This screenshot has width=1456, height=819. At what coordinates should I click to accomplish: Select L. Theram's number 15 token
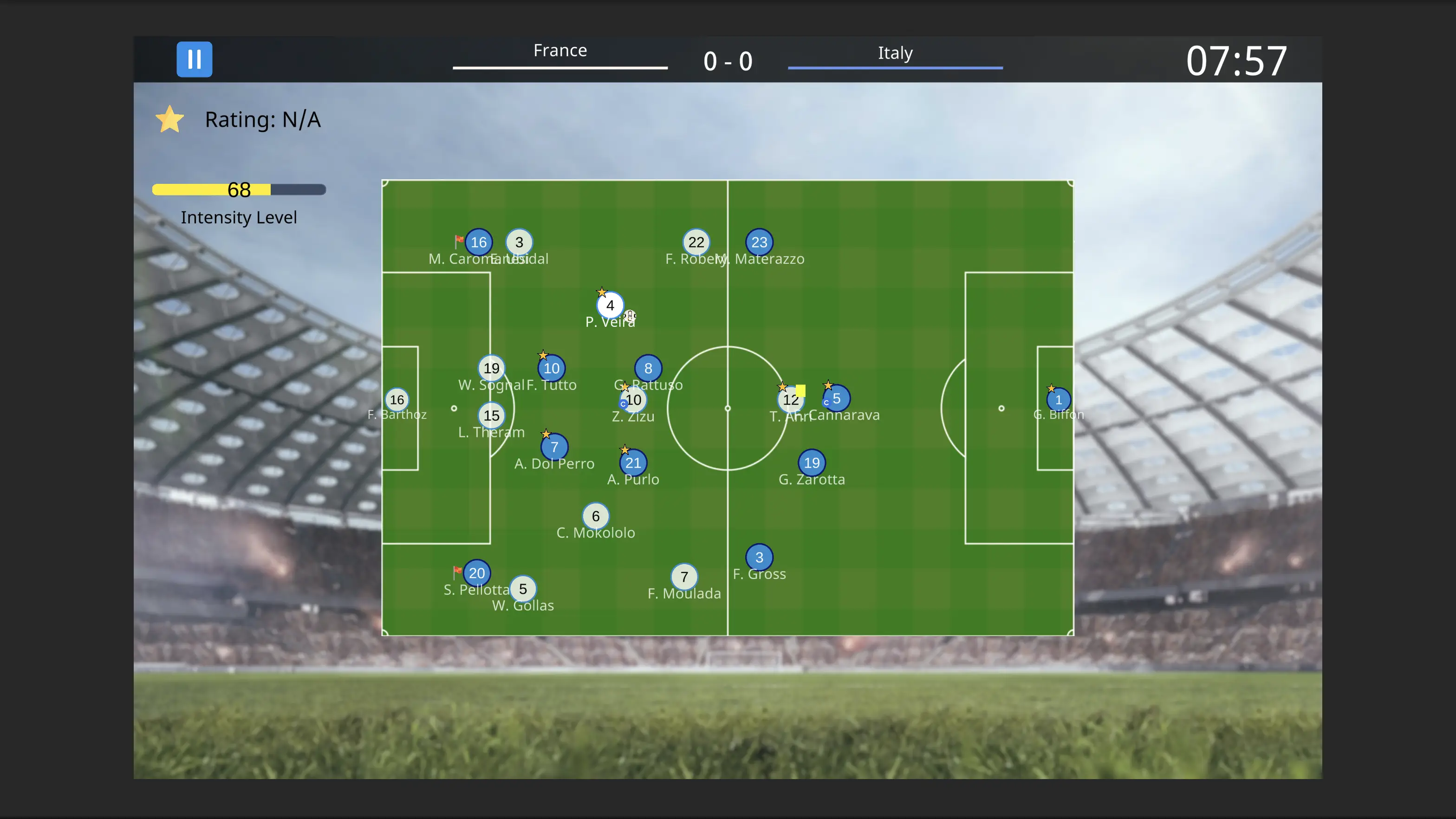(x=491, y=416)
